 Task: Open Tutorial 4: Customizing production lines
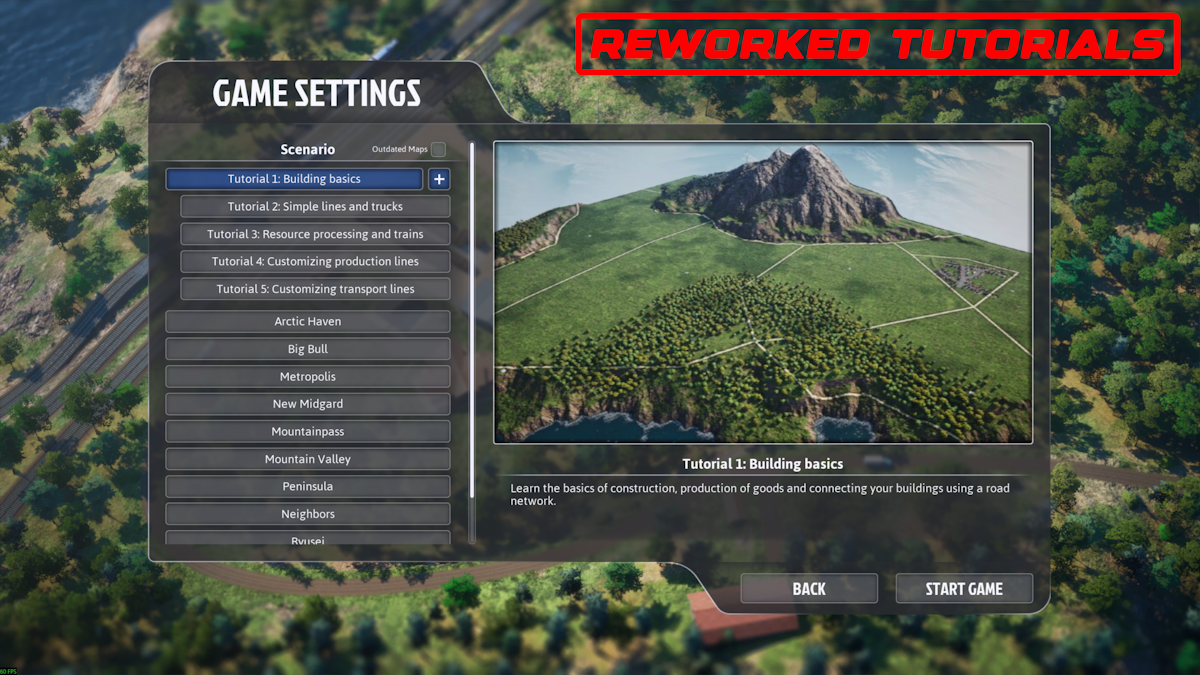pyautogui.click(x=315, y=262)
